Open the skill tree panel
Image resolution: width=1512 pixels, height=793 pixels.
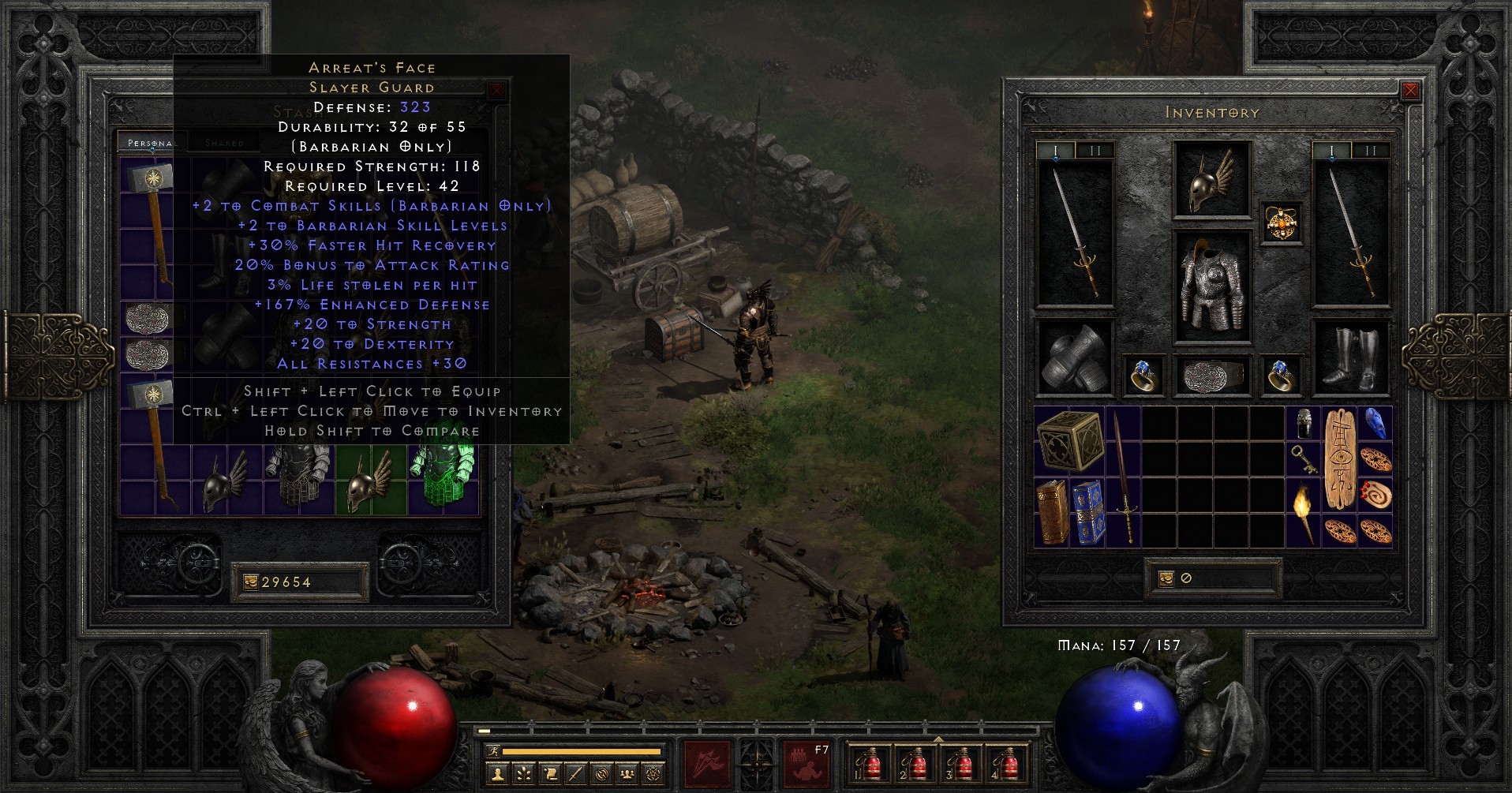click(523, 775)
